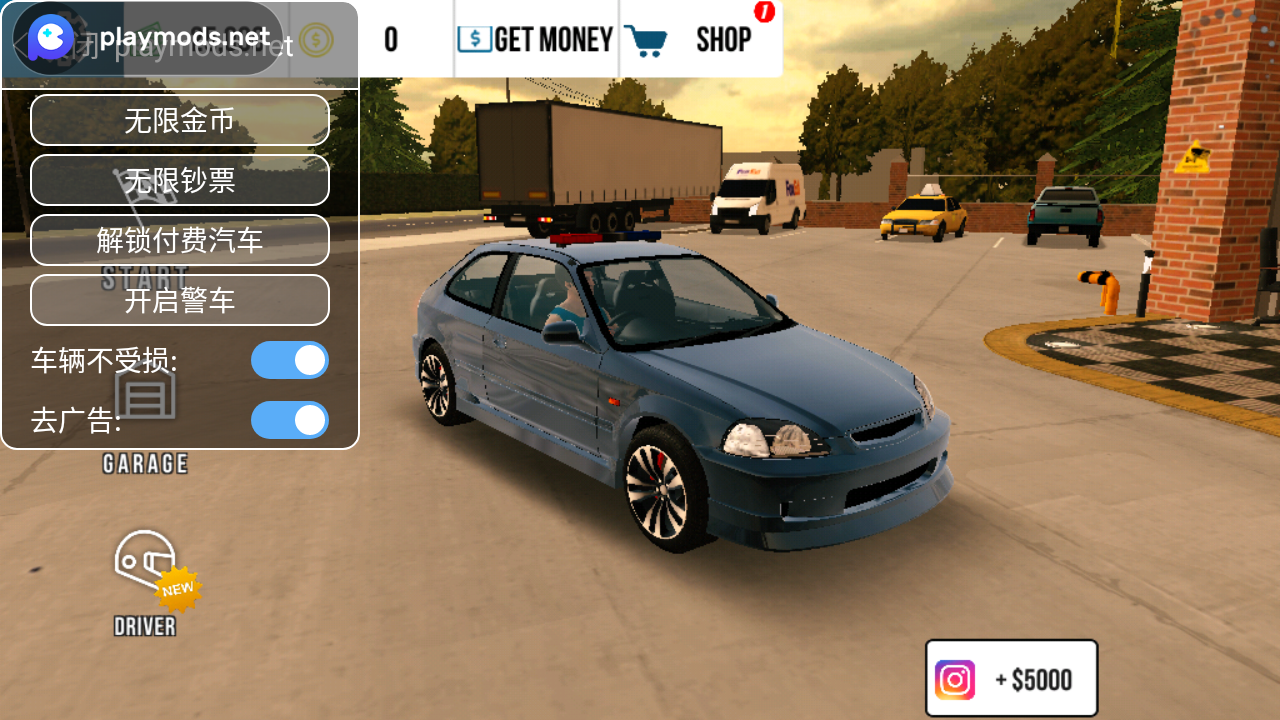Image resolution: width=1280 pixels, height=720 pixels.
Task: Choose the 开启警车 option
Action: 180,300
